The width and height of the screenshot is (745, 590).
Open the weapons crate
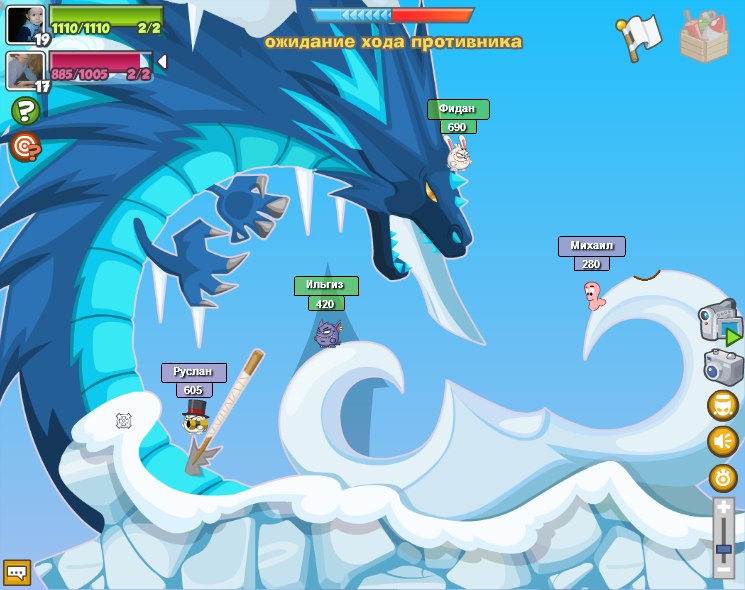(704, 37)
